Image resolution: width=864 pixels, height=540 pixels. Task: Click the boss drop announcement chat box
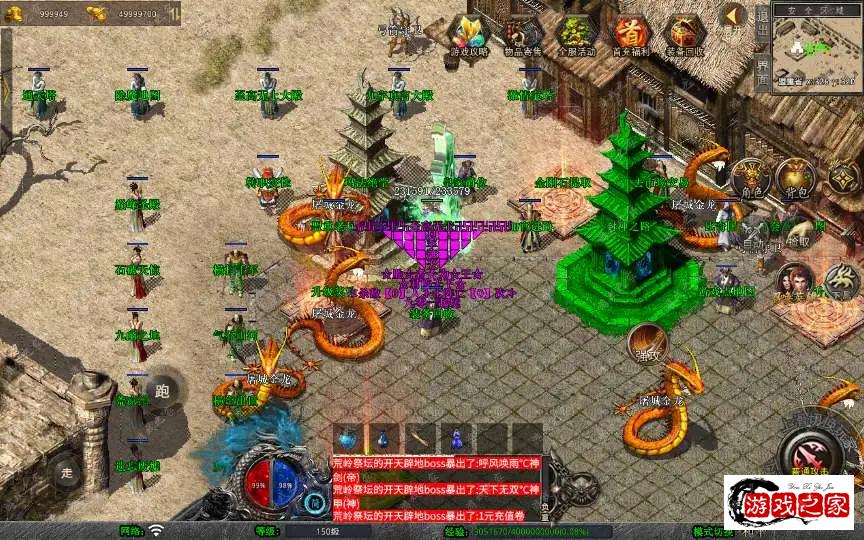tap(432, 487)
